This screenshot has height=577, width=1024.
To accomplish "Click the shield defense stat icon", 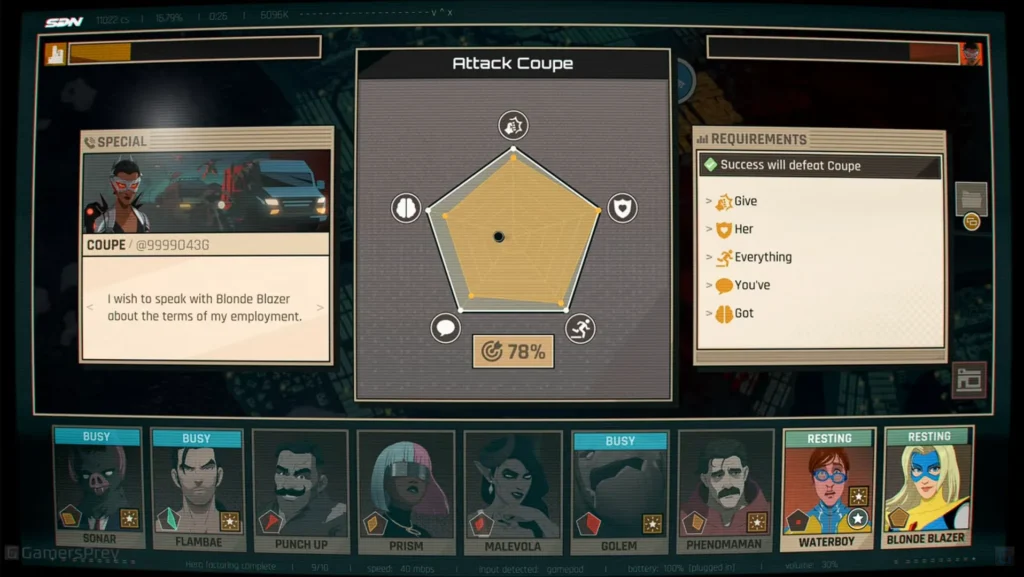I will [x=622, y=208].
